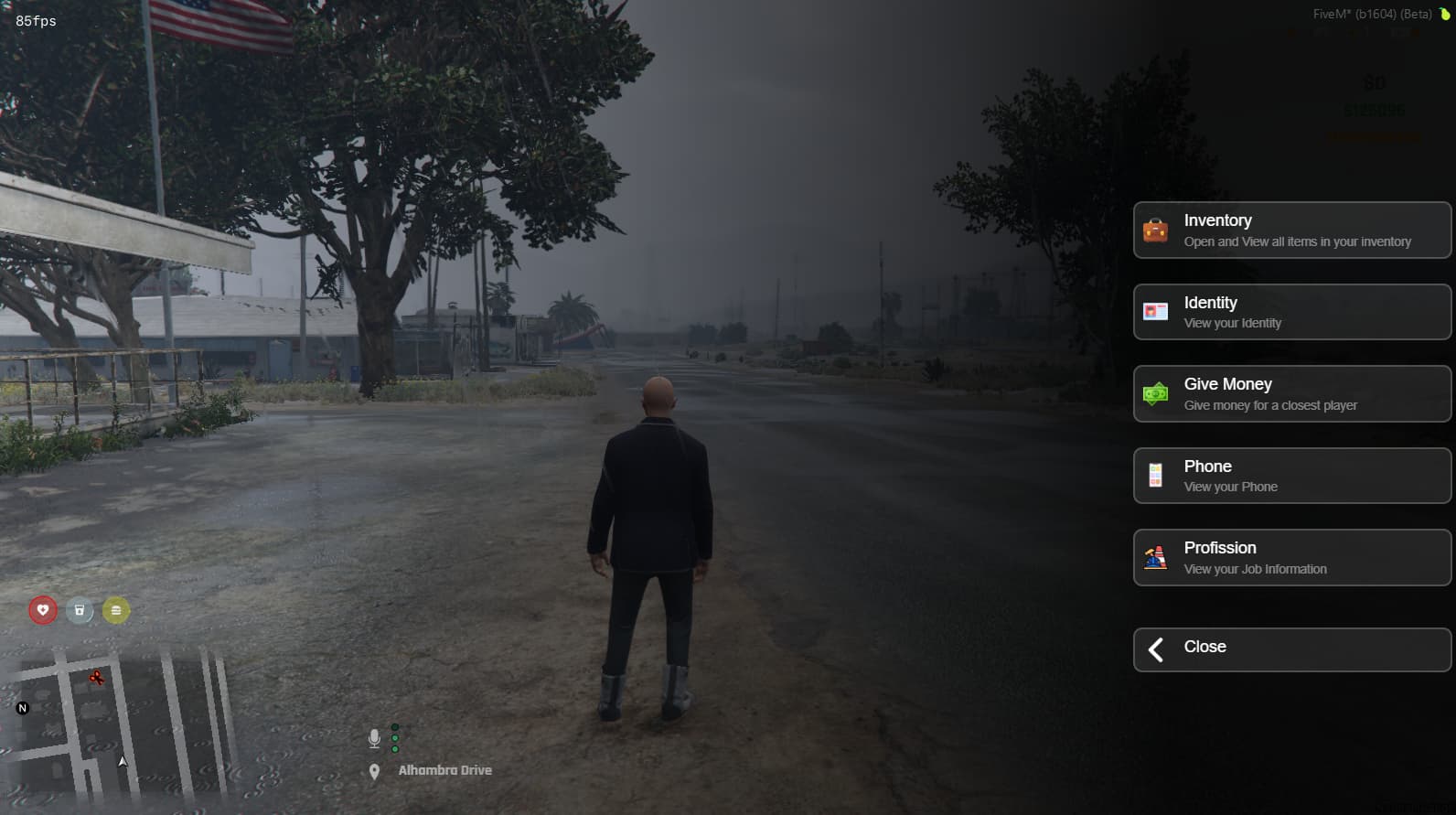The image size is (1456, 815).
Task: Select the Phone icon
Action: click(x=1157, y=476)
